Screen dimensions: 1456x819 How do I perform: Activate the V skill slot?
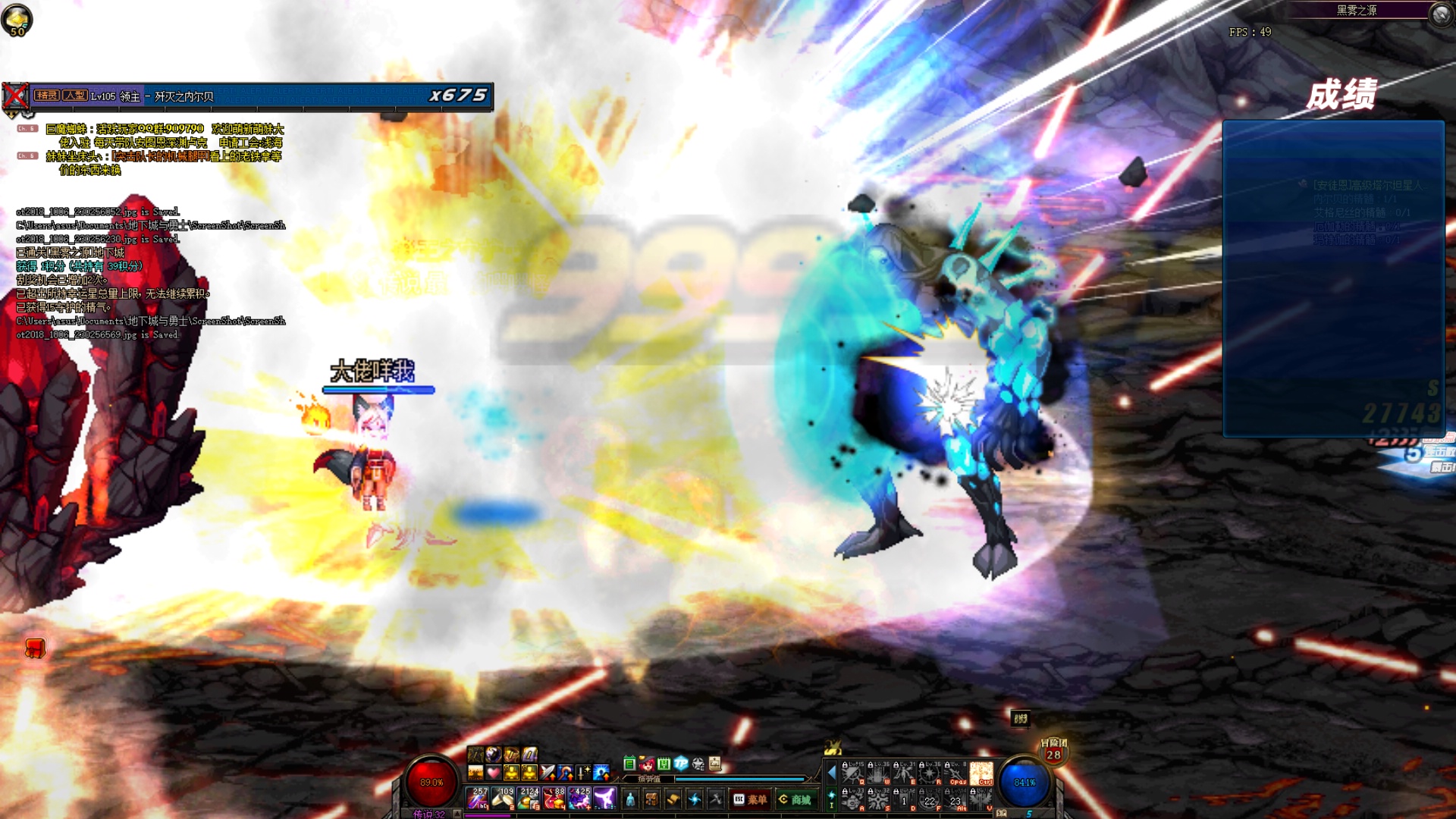[981, 799]
